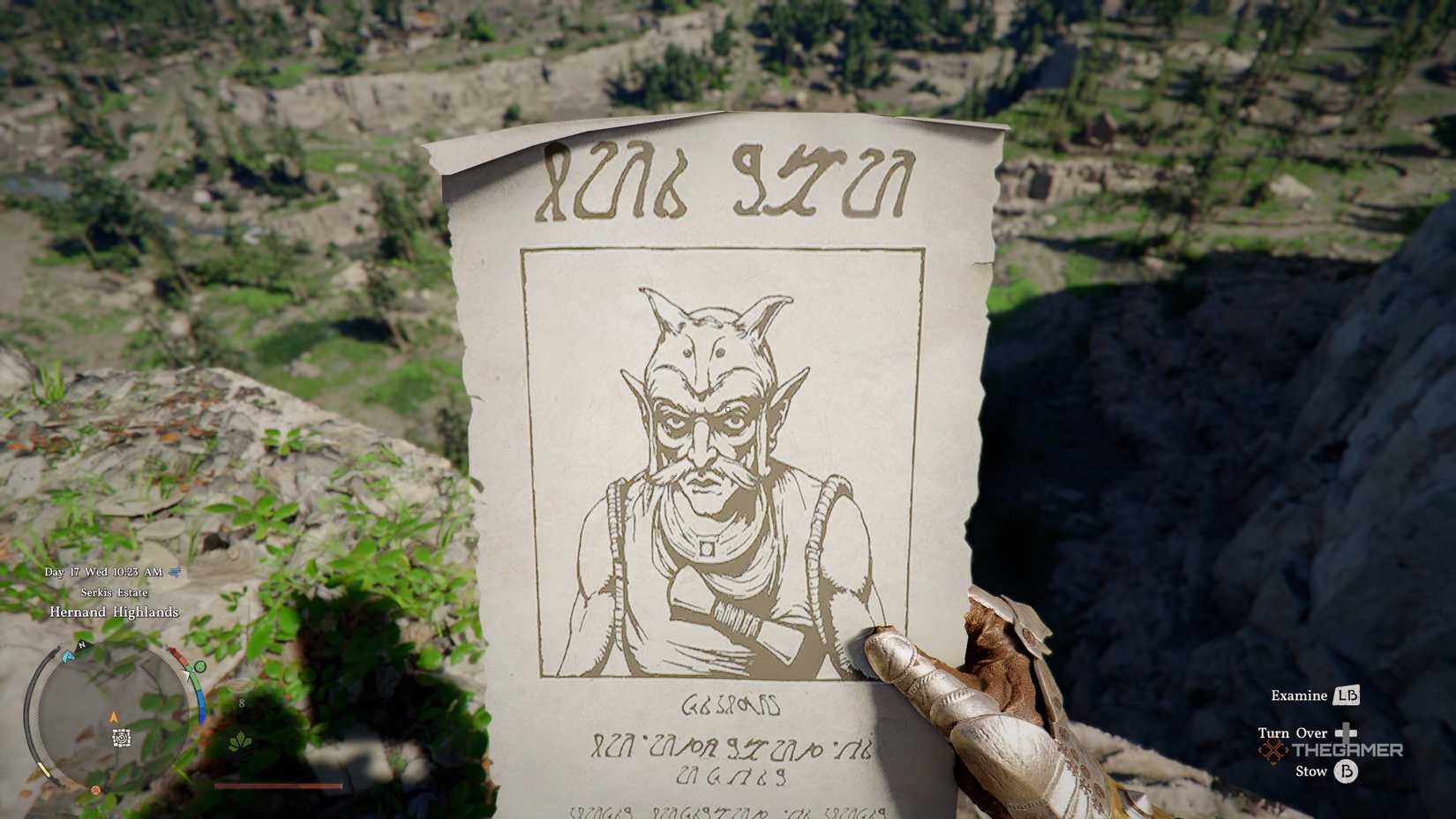Viewport: 1456px width, 819px height.
Task: Open the Serkis Estate area name
Action: pyautogui.click(x=115, y=592)
